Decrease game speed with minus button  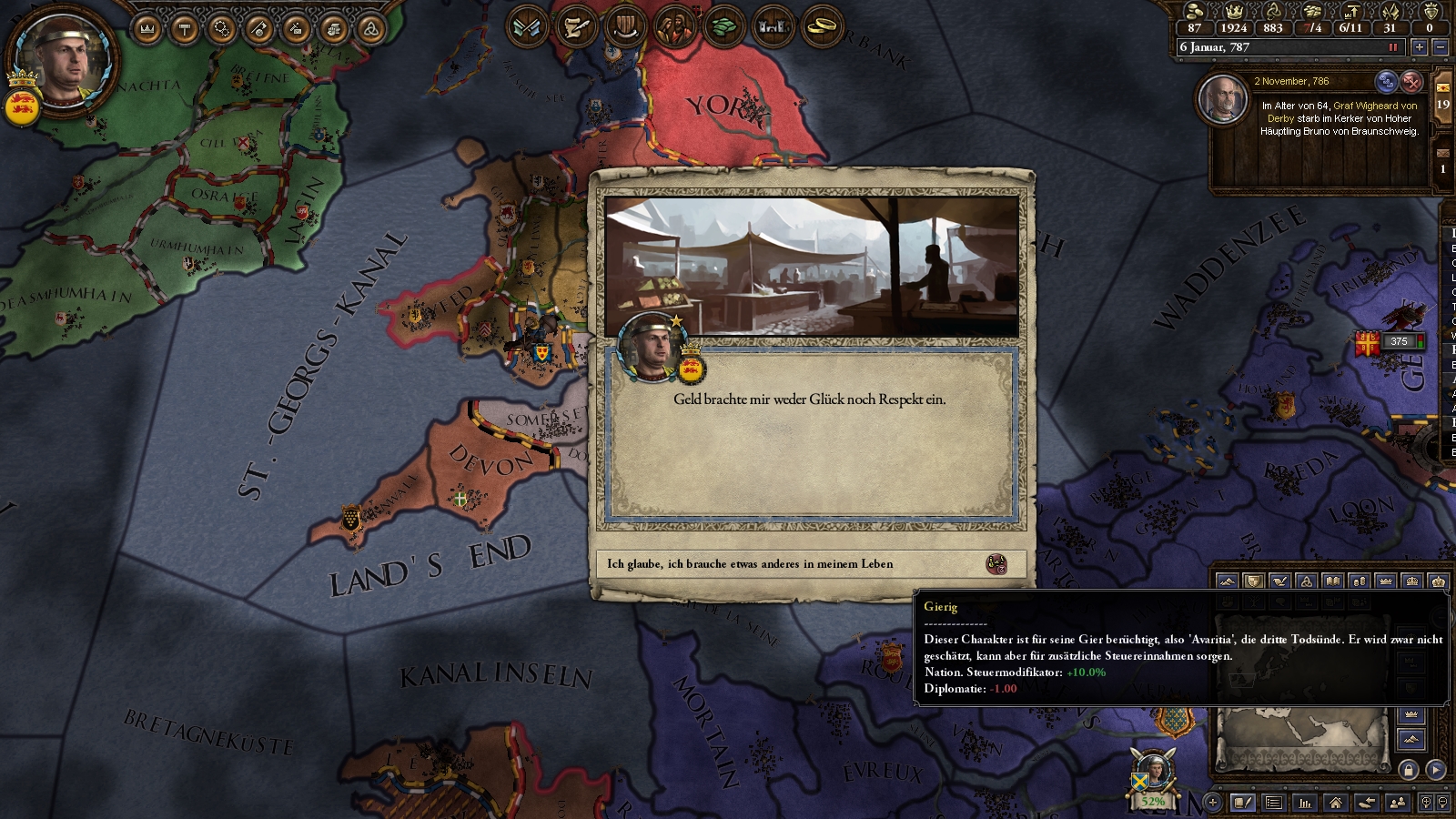(1441, 47)
